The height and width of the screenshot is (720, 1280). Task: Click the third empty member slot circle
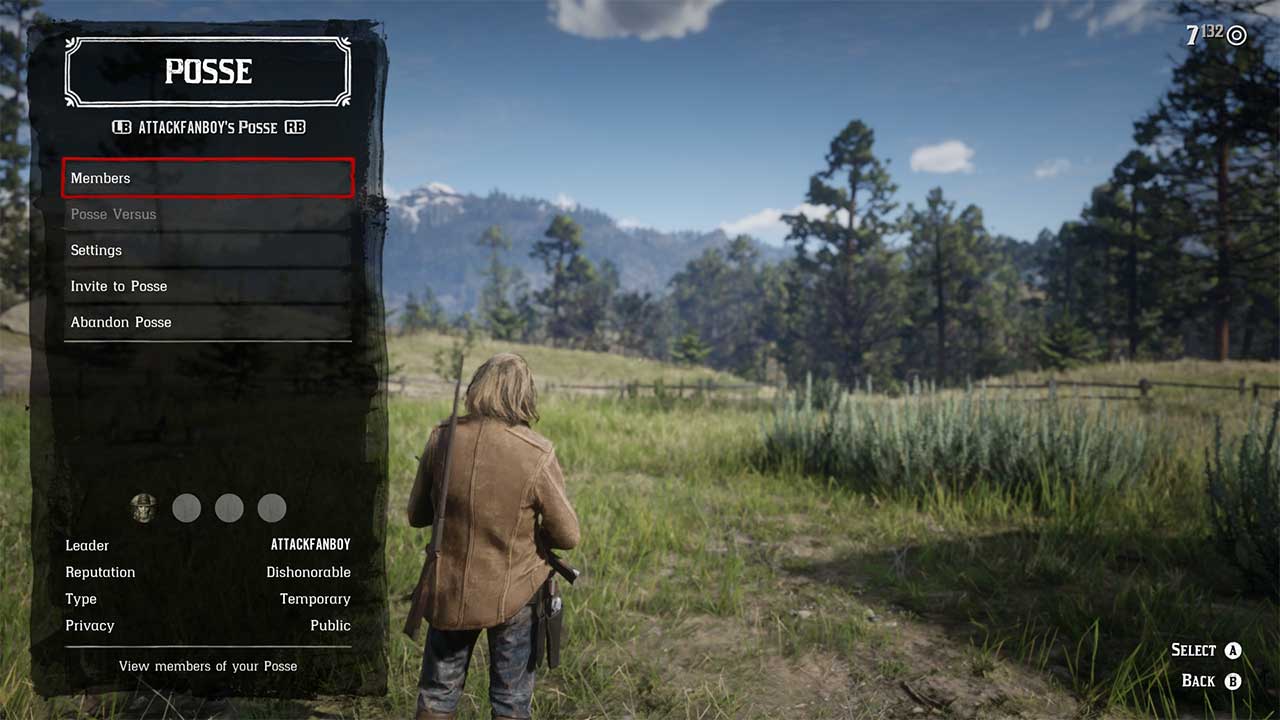click(271, 508)
